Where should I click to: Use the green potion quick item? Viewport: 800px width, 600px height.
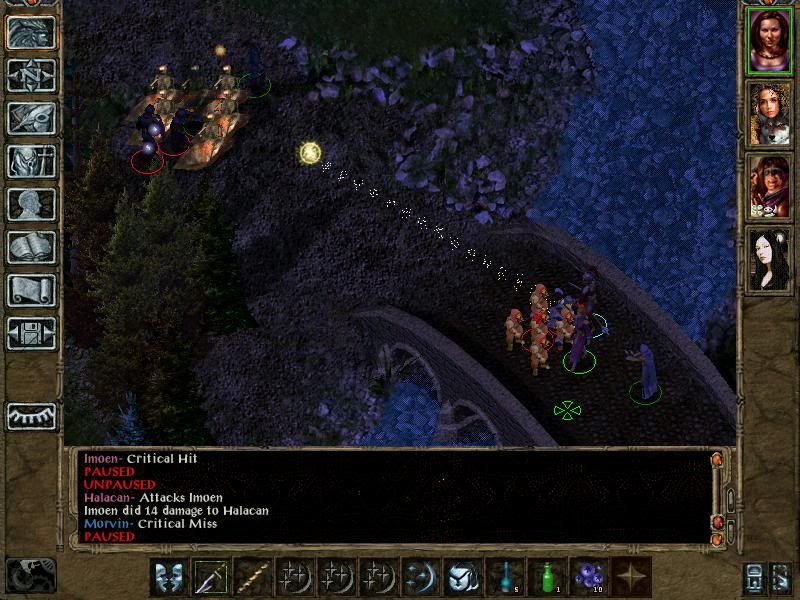pos(548,577)
